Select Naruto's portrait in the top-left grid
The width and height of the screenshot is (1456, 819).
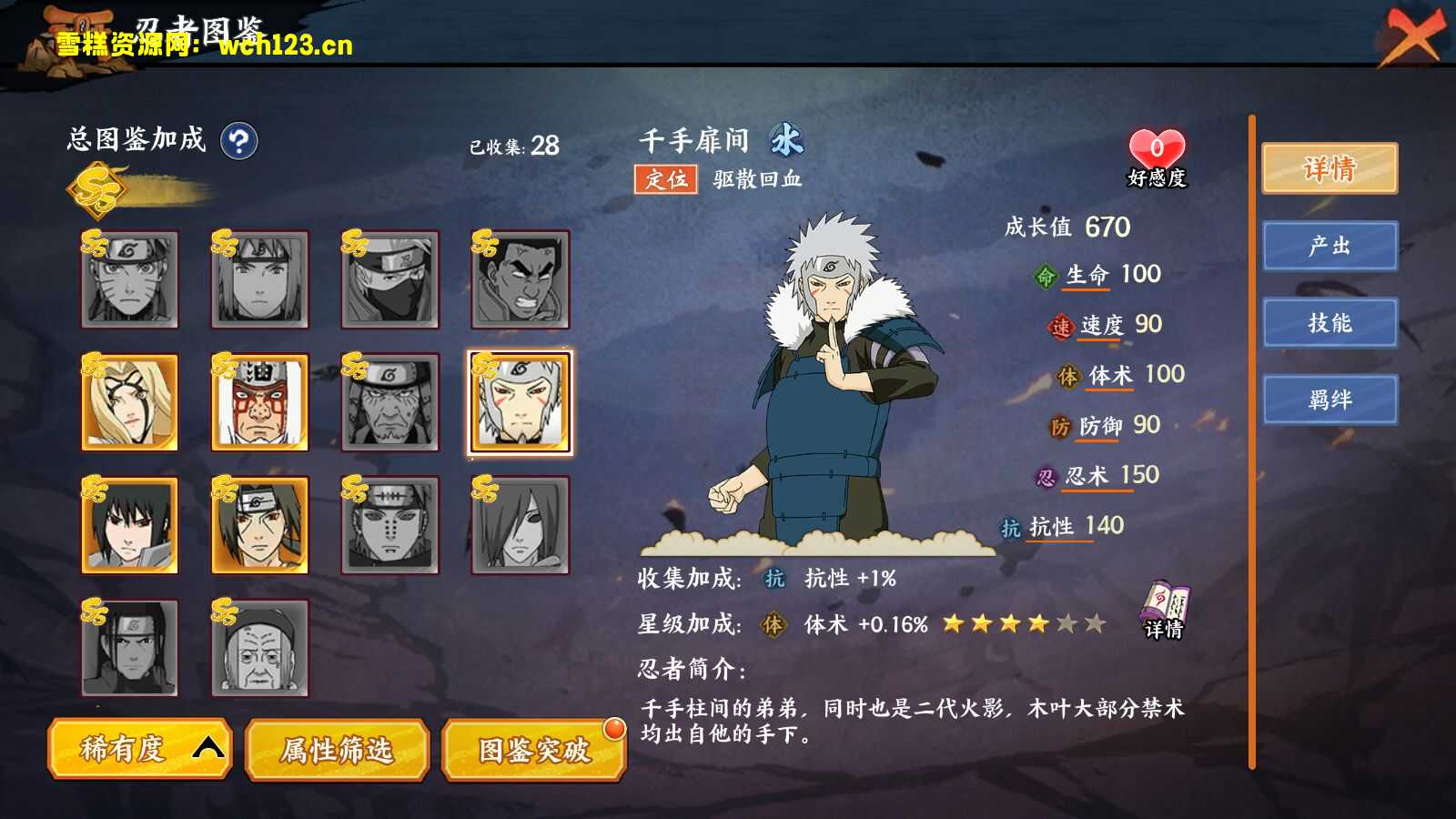click(128, 279)
